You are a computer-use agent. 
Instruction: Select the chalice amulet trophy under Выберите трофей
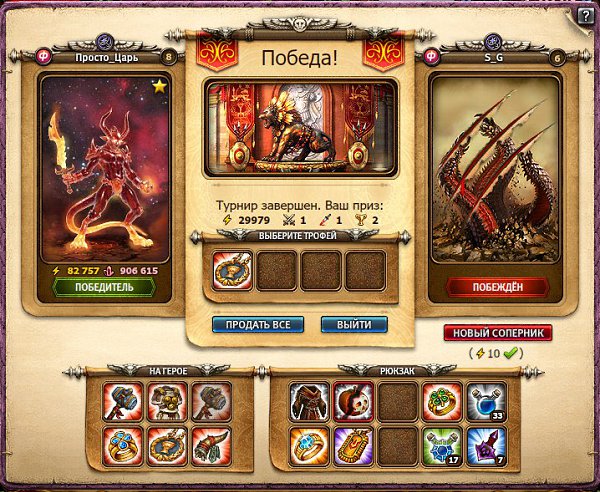click(232, 270)
